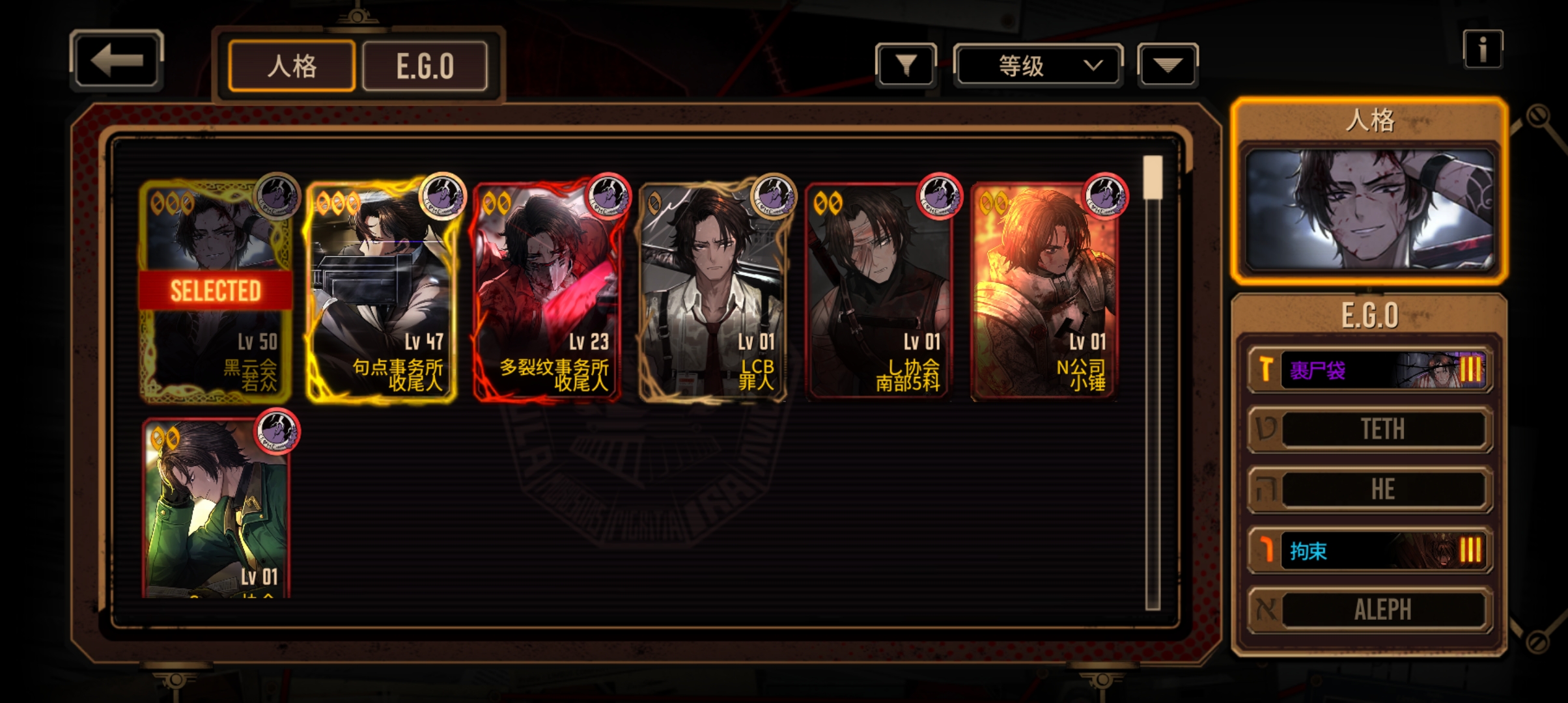Open the empty ALEPH E.G.O slot

tap(1369, 610)
